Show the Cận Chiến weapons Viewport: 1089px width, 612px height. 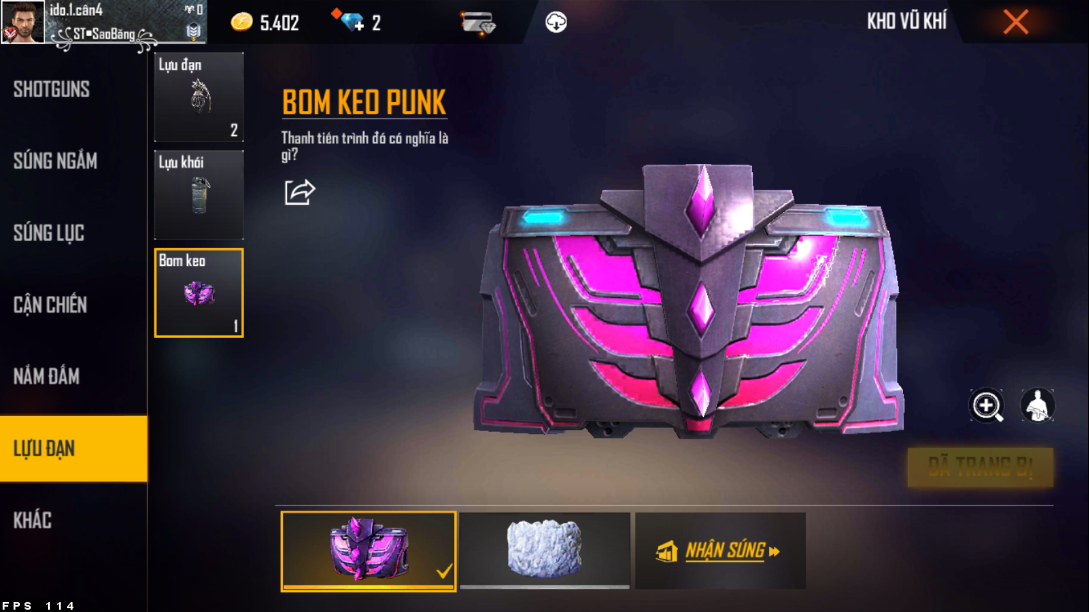(50, 305)
